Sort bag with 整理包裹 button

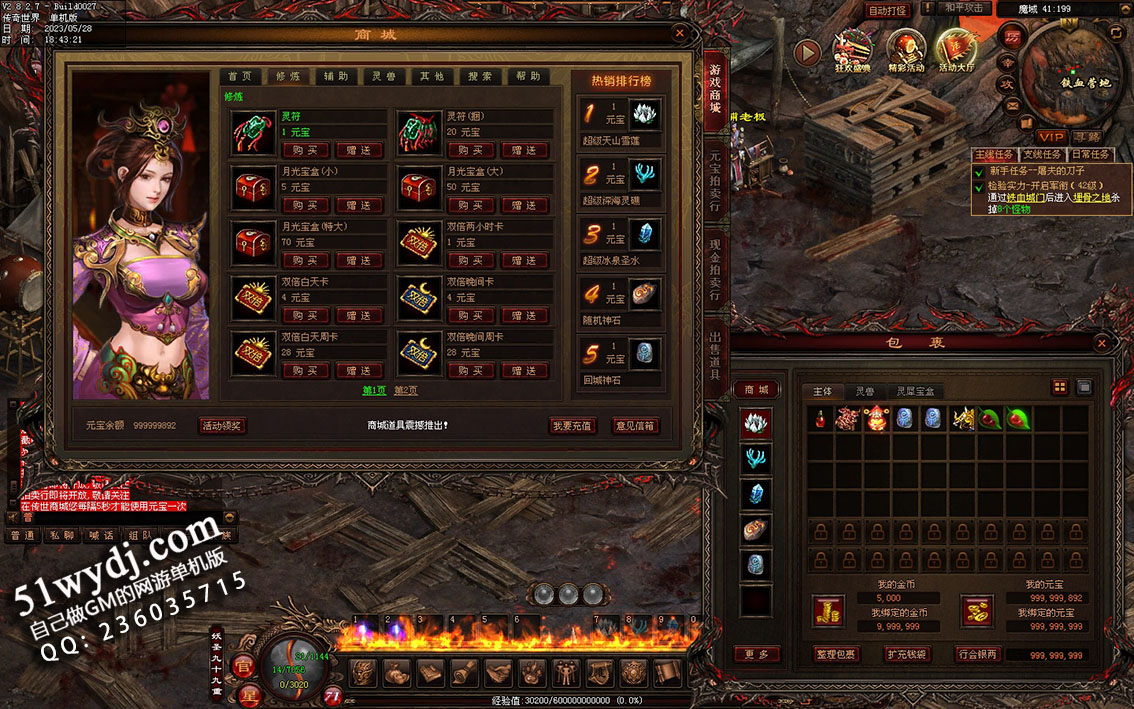coord(835,654)
